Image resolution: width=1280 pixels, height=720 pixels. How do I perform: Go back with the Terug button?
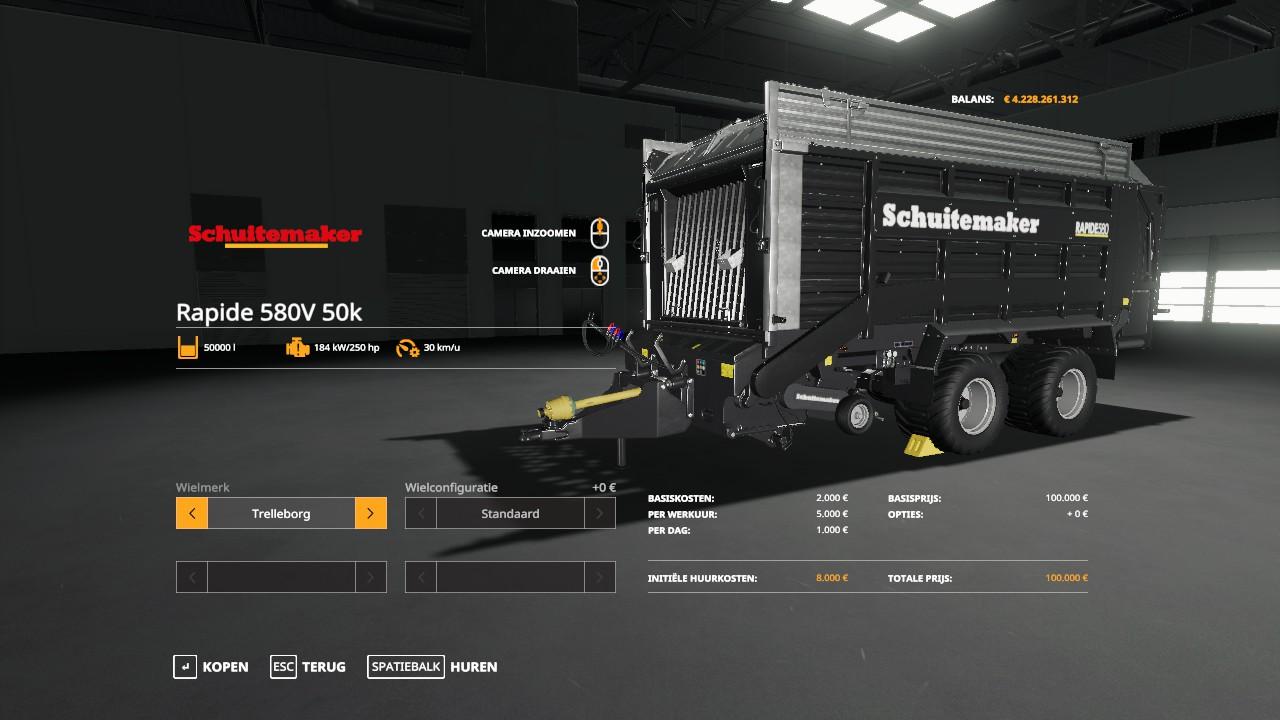pyautogui.click(x=308, y=667)
